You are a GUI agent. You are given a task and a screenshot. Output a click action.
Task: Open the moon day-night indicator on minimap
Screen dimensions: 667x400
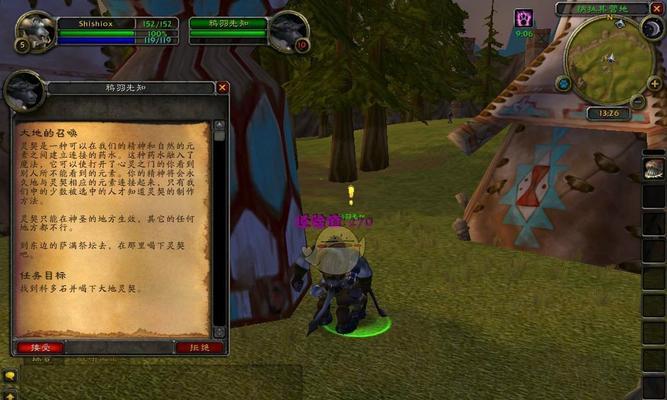pos(653,30)
